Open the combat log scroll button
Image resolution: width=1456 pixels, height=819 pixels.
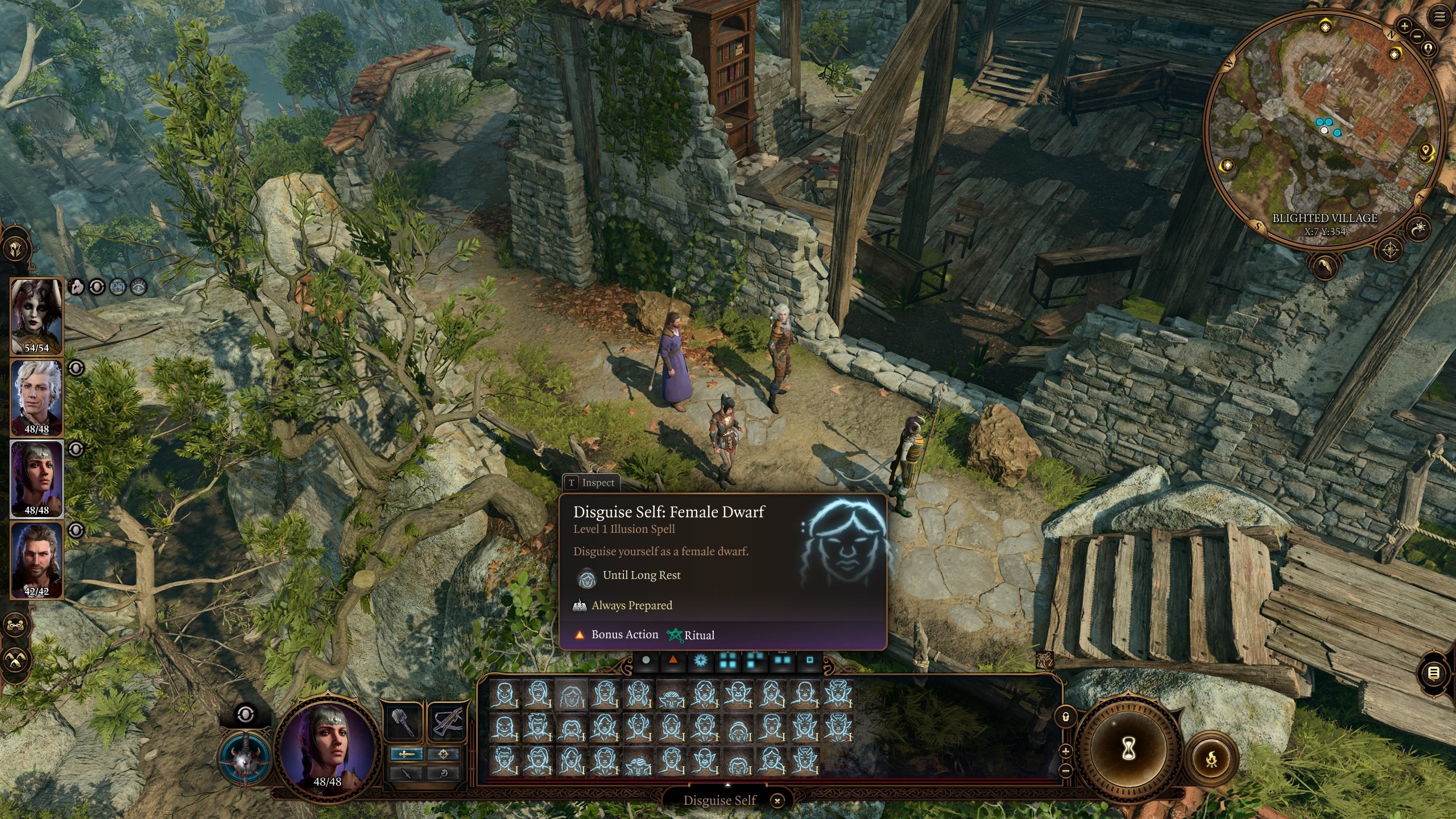point(1434,673)
